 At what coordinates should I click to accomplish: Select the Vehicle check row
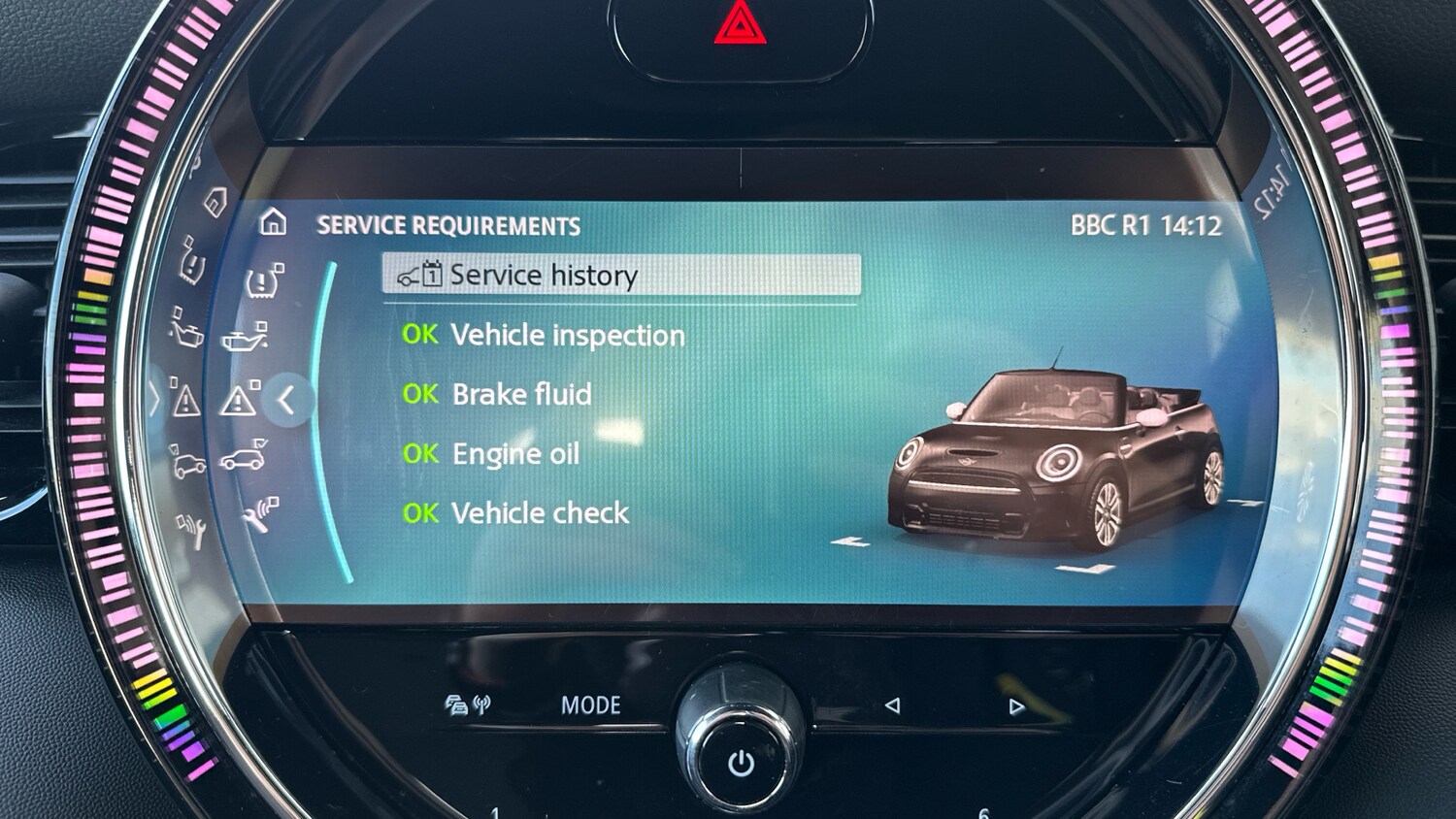(540, 513)
